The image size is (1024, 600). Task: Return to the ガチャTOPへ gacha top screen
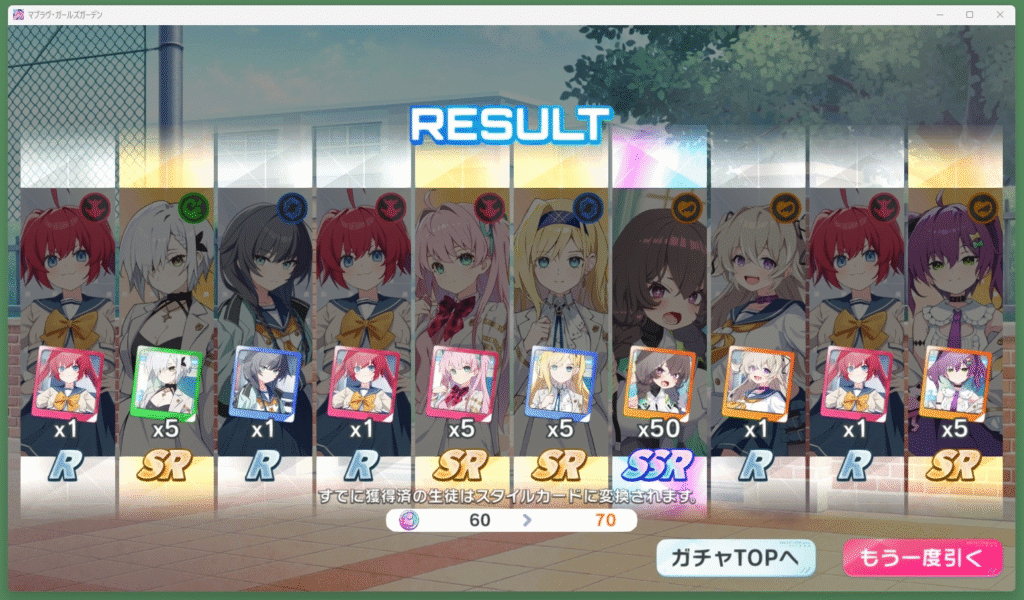click(x=735, y=559)
